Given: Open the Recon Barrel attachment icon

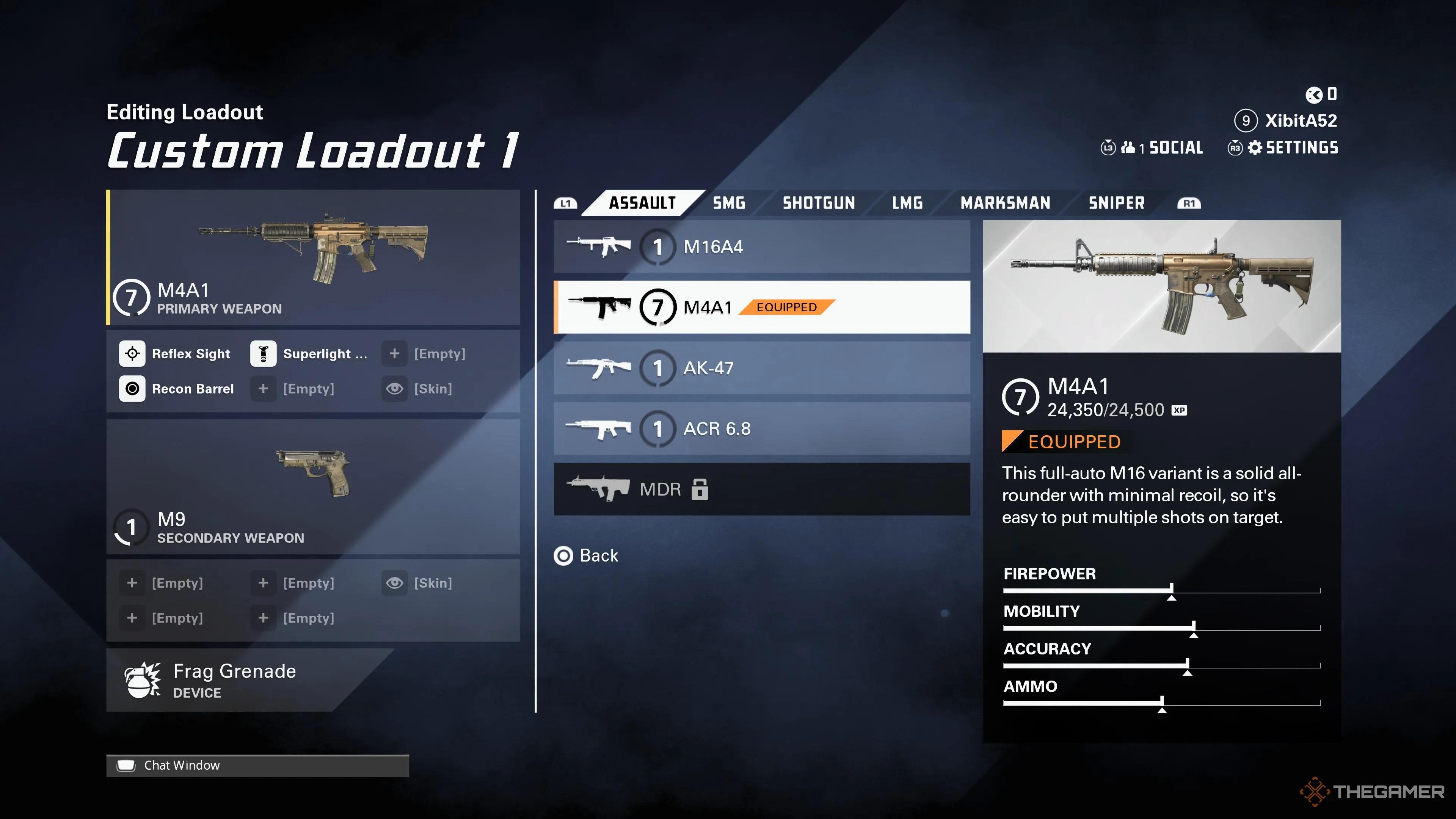Looking at the screenshot, I should 132,388.
